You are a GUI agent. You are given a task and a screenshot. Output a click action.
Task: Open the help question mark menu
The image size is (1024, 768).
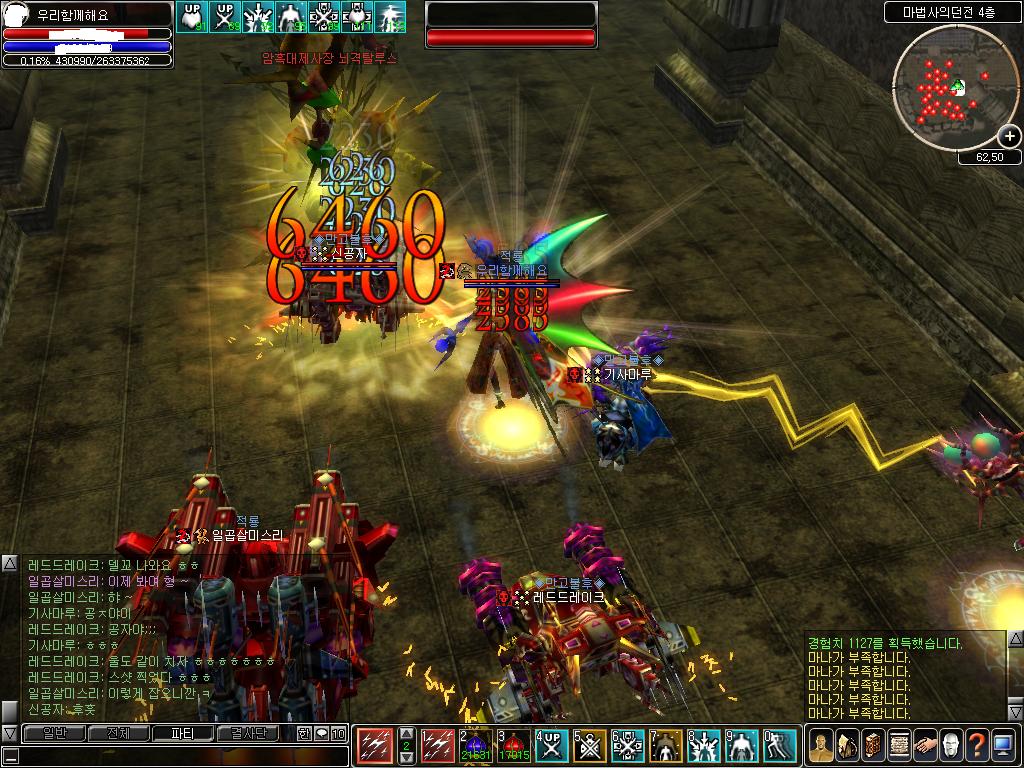coord(977,745)
